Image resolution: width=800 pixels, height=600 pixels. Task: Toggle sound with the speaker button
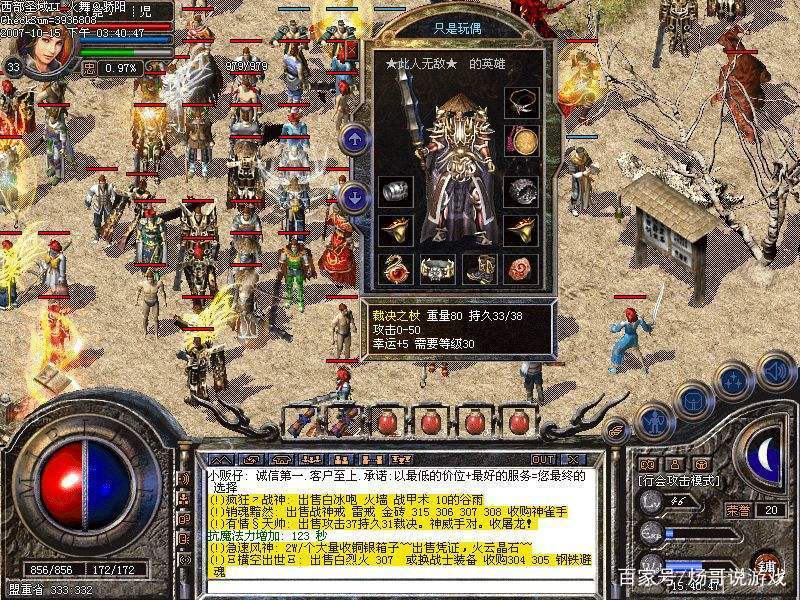coord(775,371)
